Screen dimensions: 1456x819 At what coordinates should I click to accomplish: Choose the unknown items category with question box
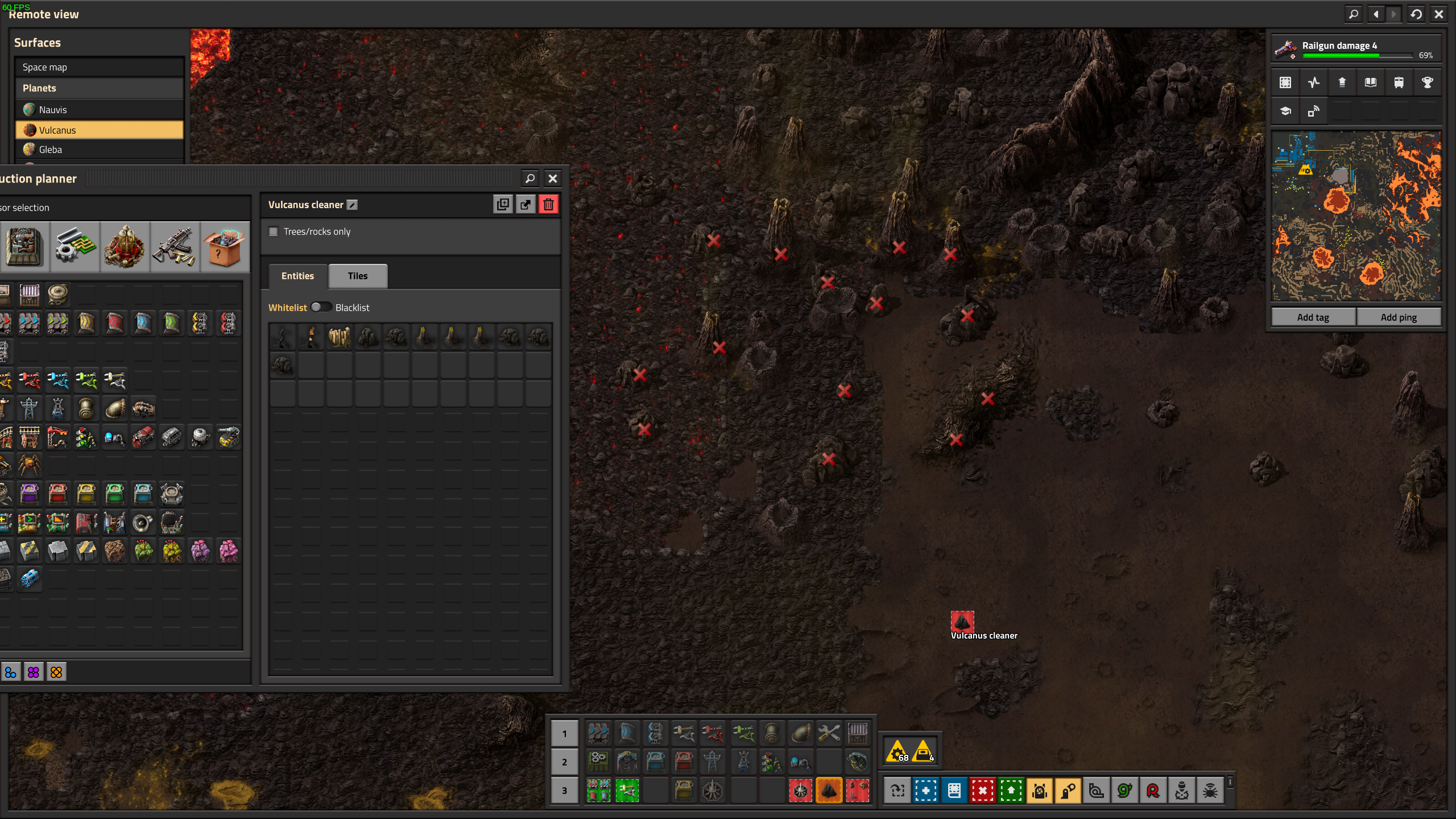224,247
